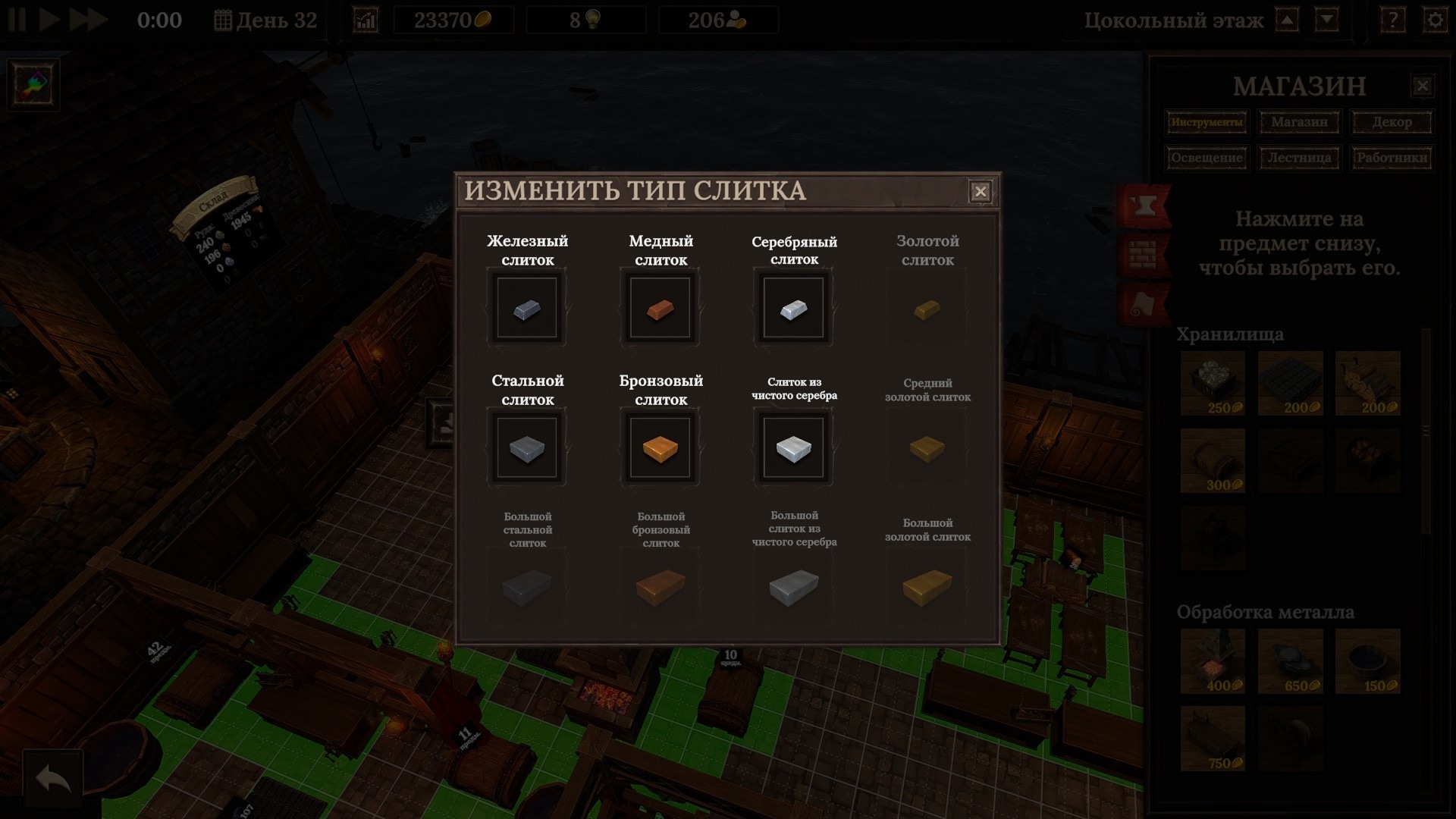Pick the silver ingot (Серебряный слиток)
1456x819 pixels.
(793, 308)
